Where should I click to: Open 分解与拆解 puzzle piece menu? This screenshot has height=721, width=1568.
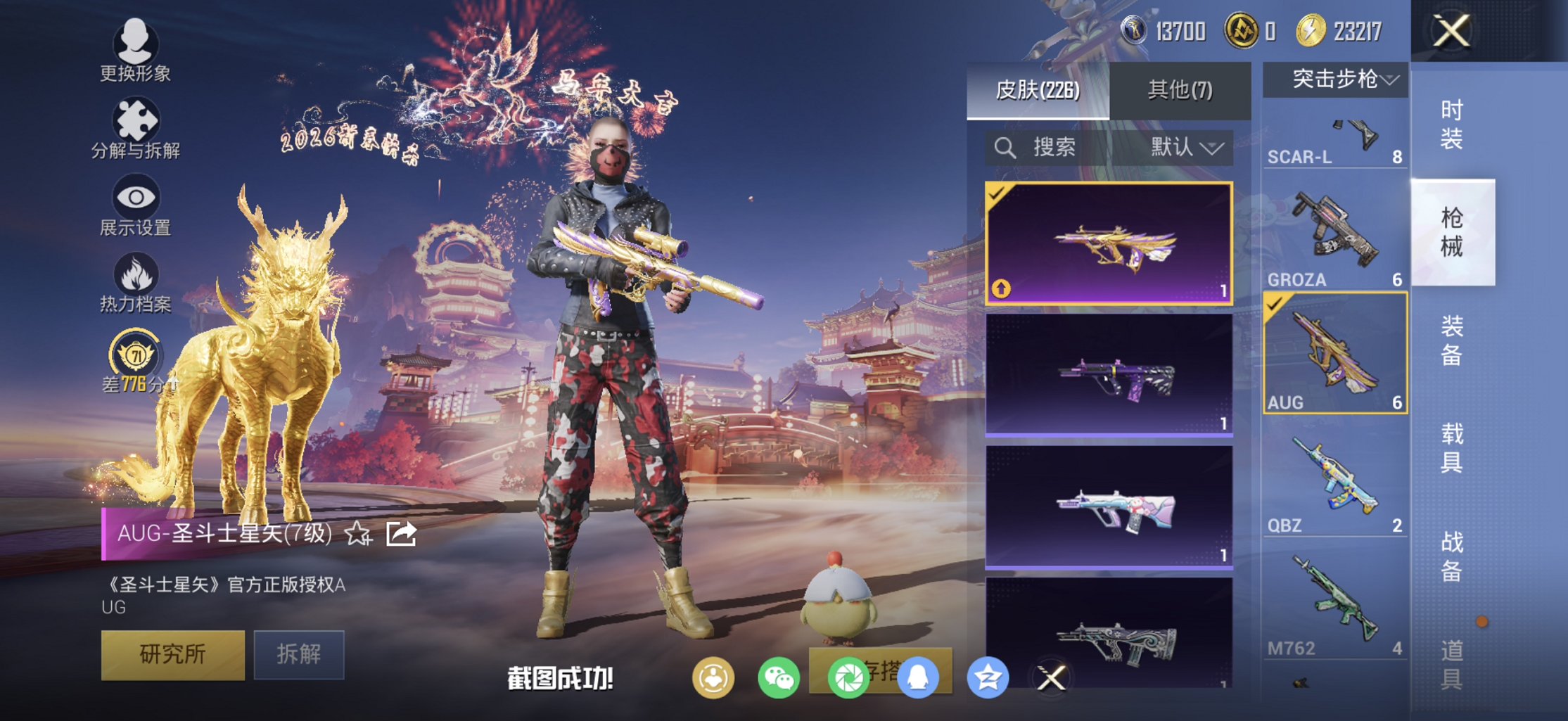[x=135, y=129]
